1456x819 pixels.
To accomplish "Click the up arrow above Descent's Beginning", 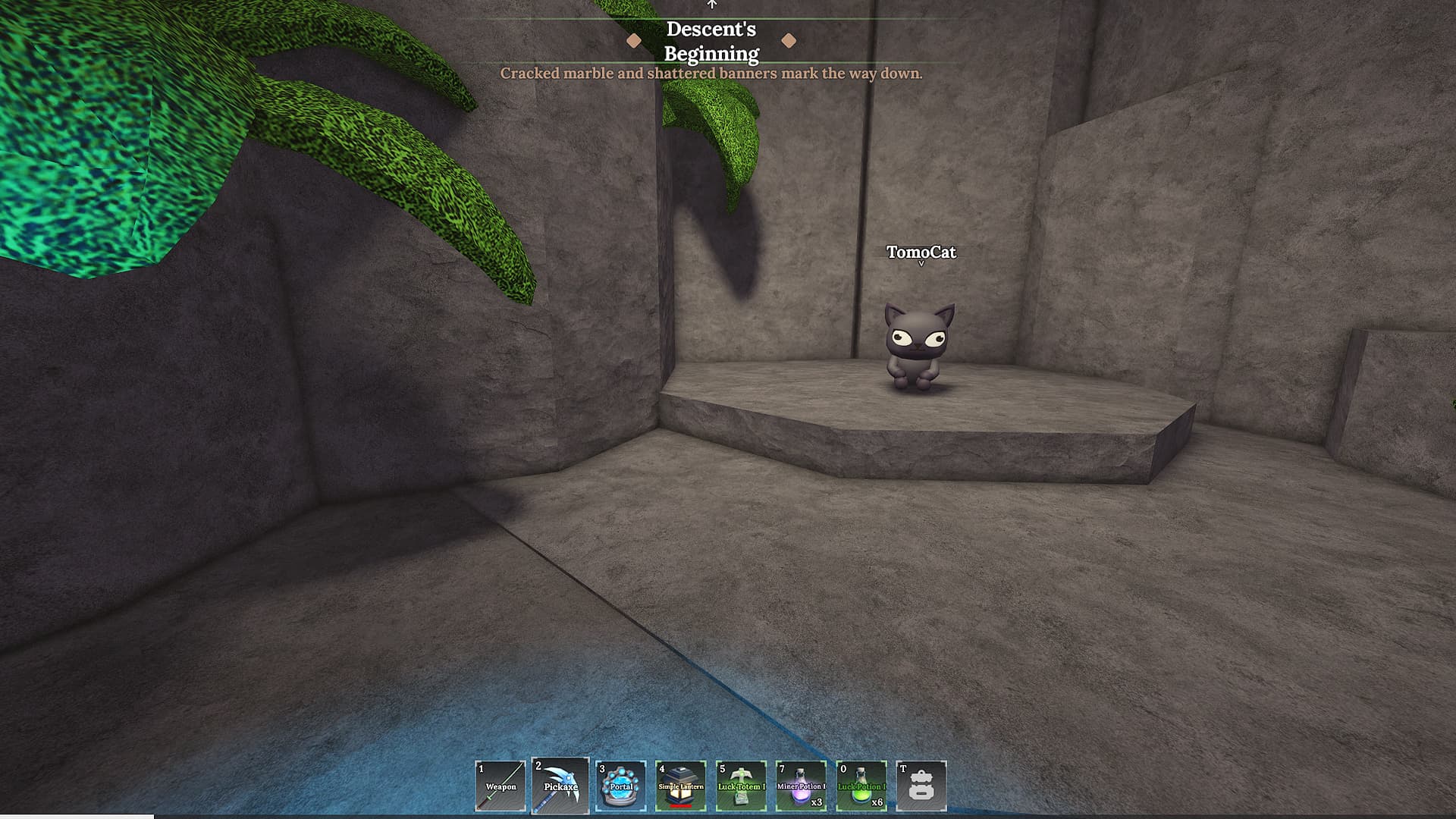I will point(711,4).
